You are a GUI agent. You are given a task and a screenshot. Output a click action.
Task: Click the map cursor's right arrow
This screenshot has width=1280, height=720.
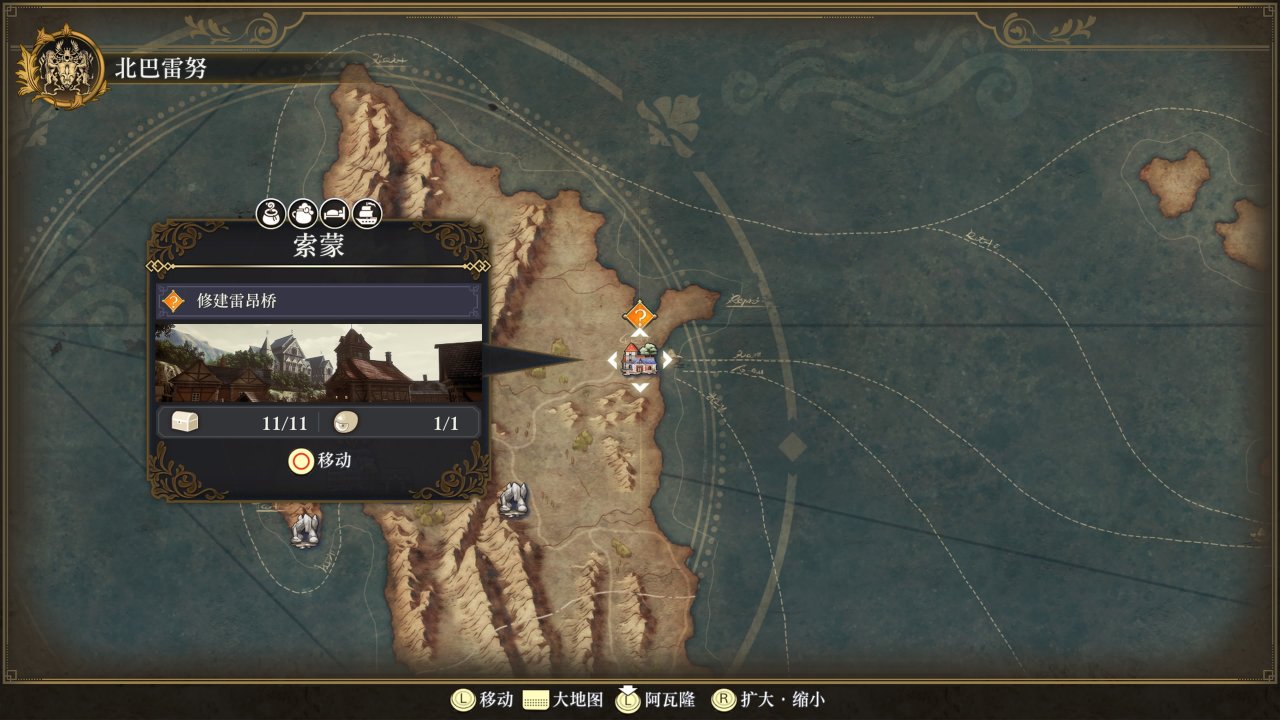point(668,359)
